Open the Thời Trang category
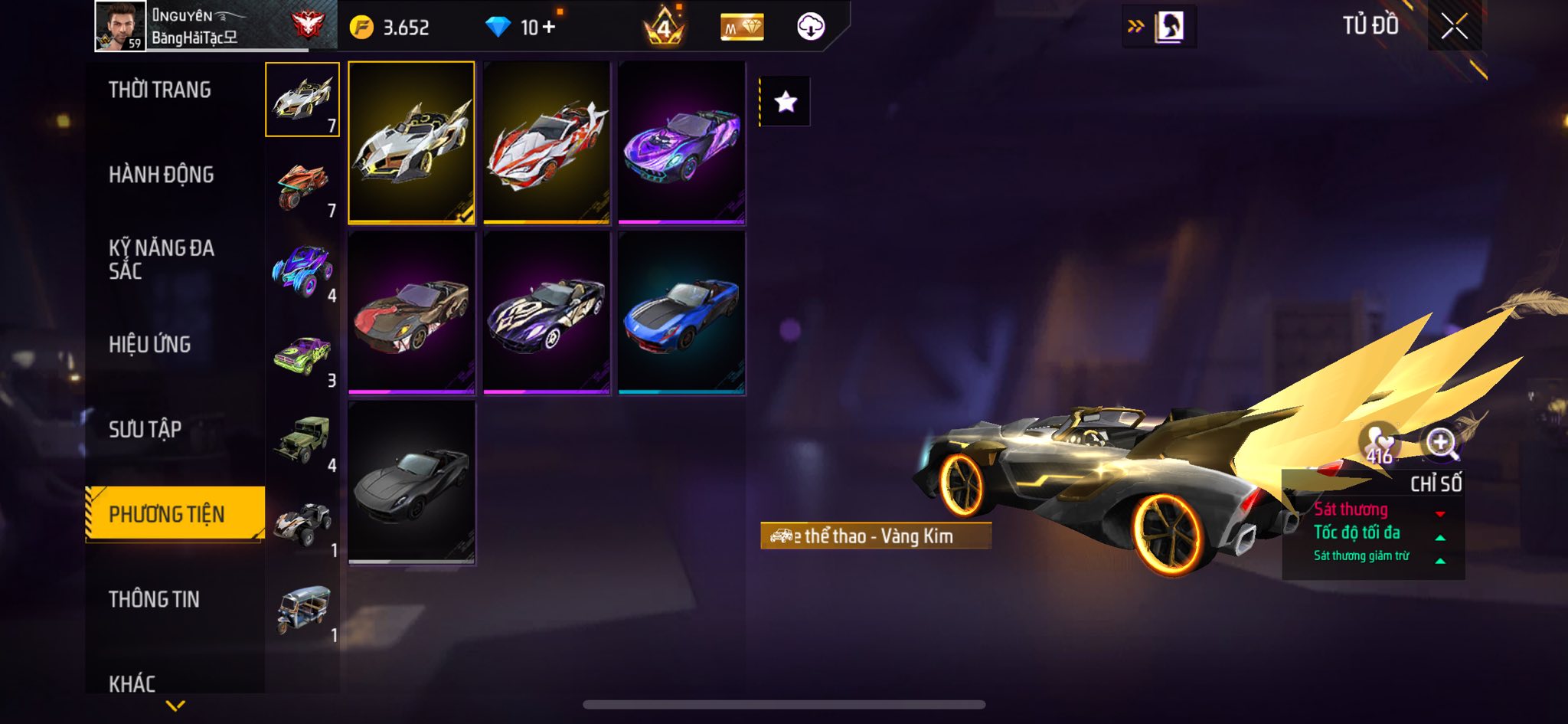This screenshot has height=724, width=1568. [160, 90]
